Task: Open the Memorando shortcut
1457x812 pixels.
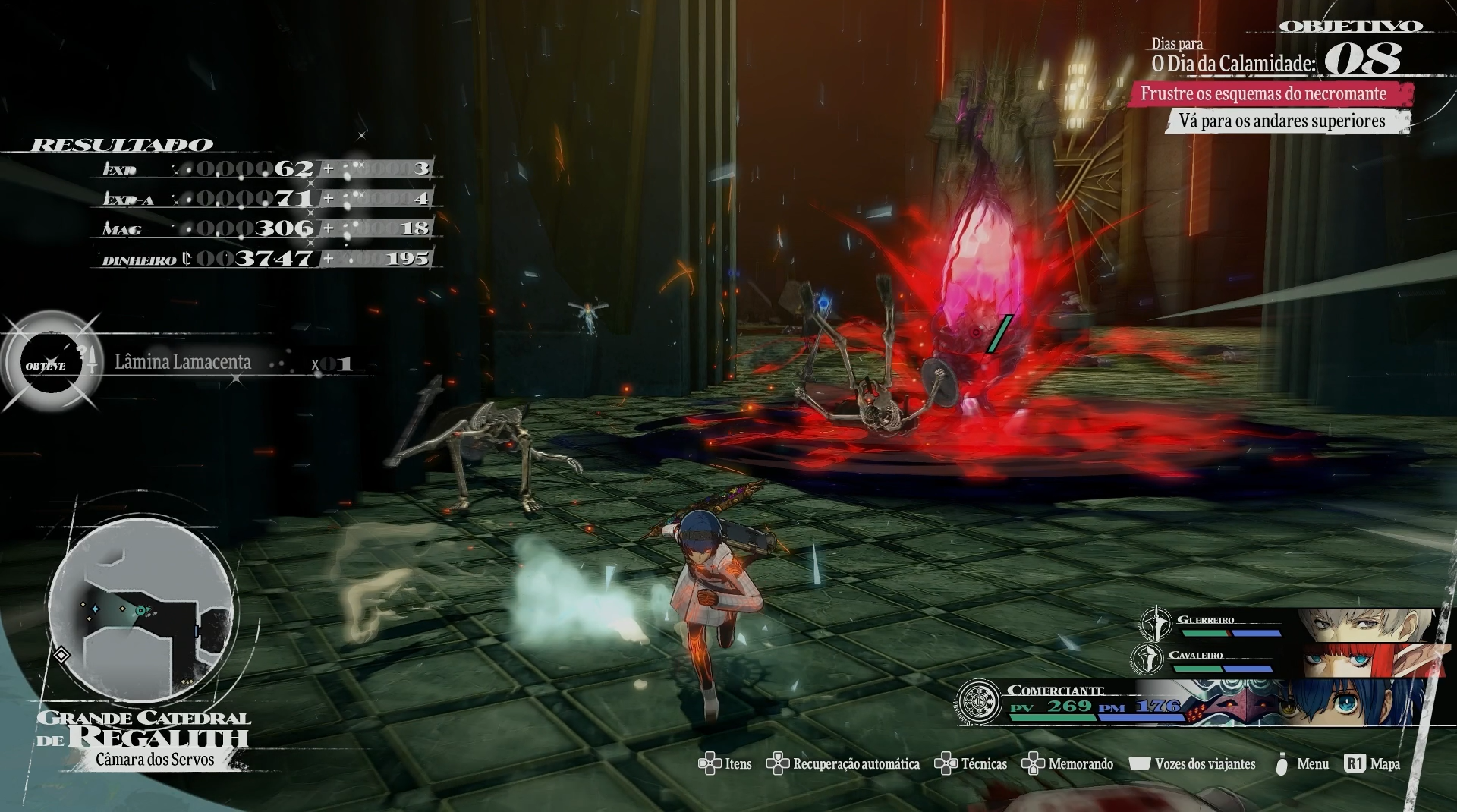Action: coord(1081,764)
